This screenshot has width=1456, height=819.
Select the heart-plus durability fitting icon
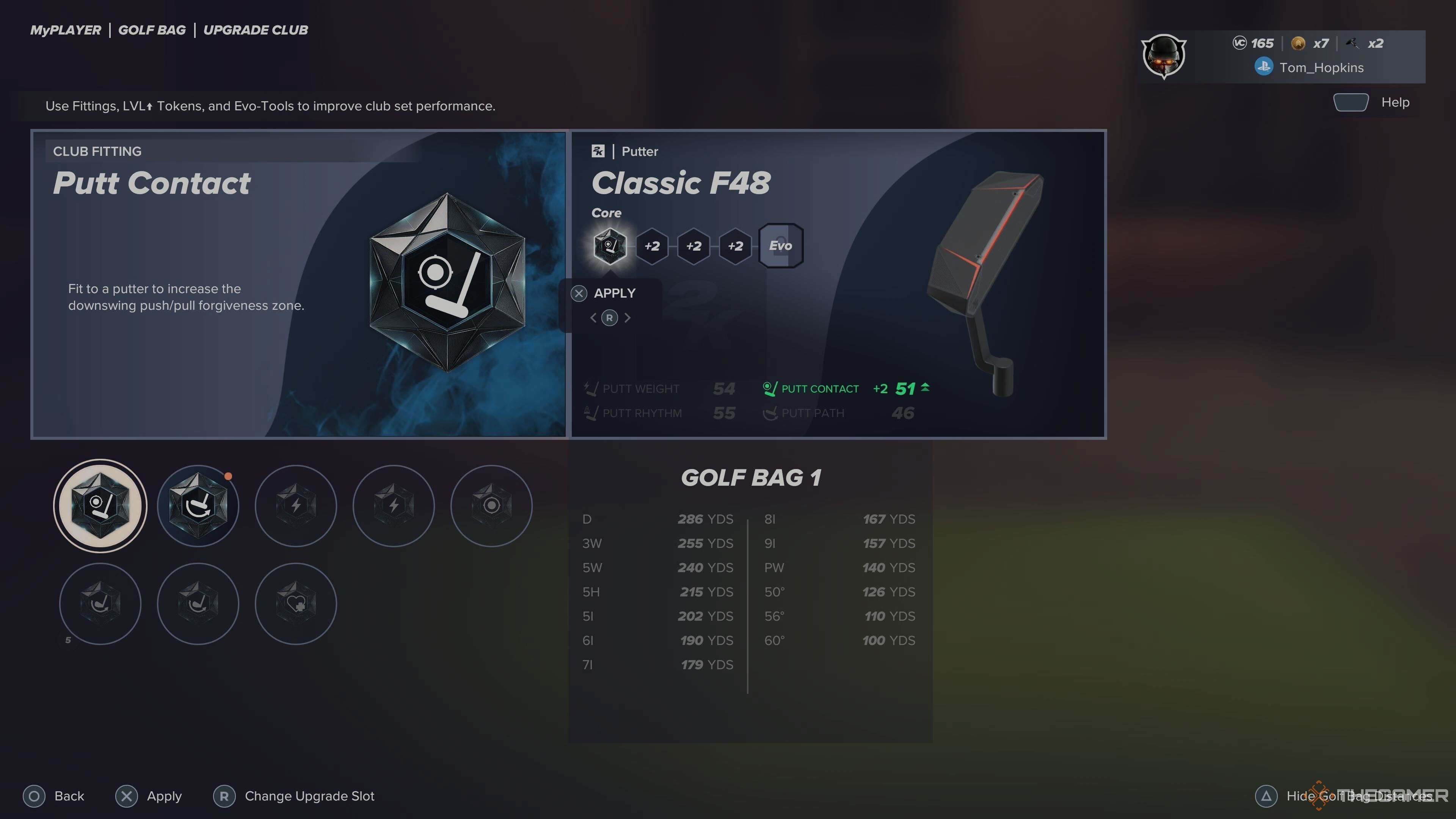pos(296,604)
